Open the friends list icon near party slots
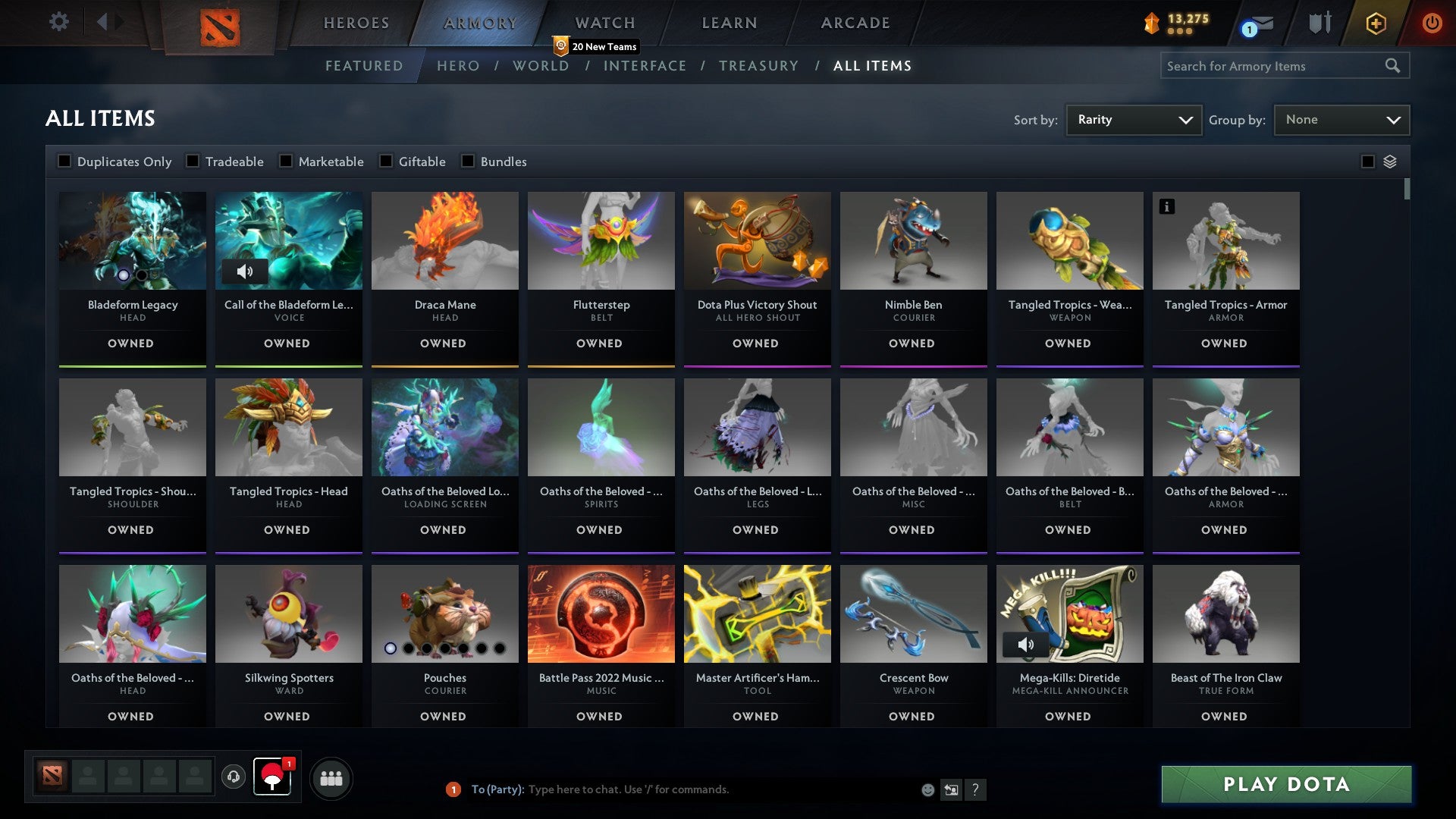1456x819 pixels. point(331,777)
